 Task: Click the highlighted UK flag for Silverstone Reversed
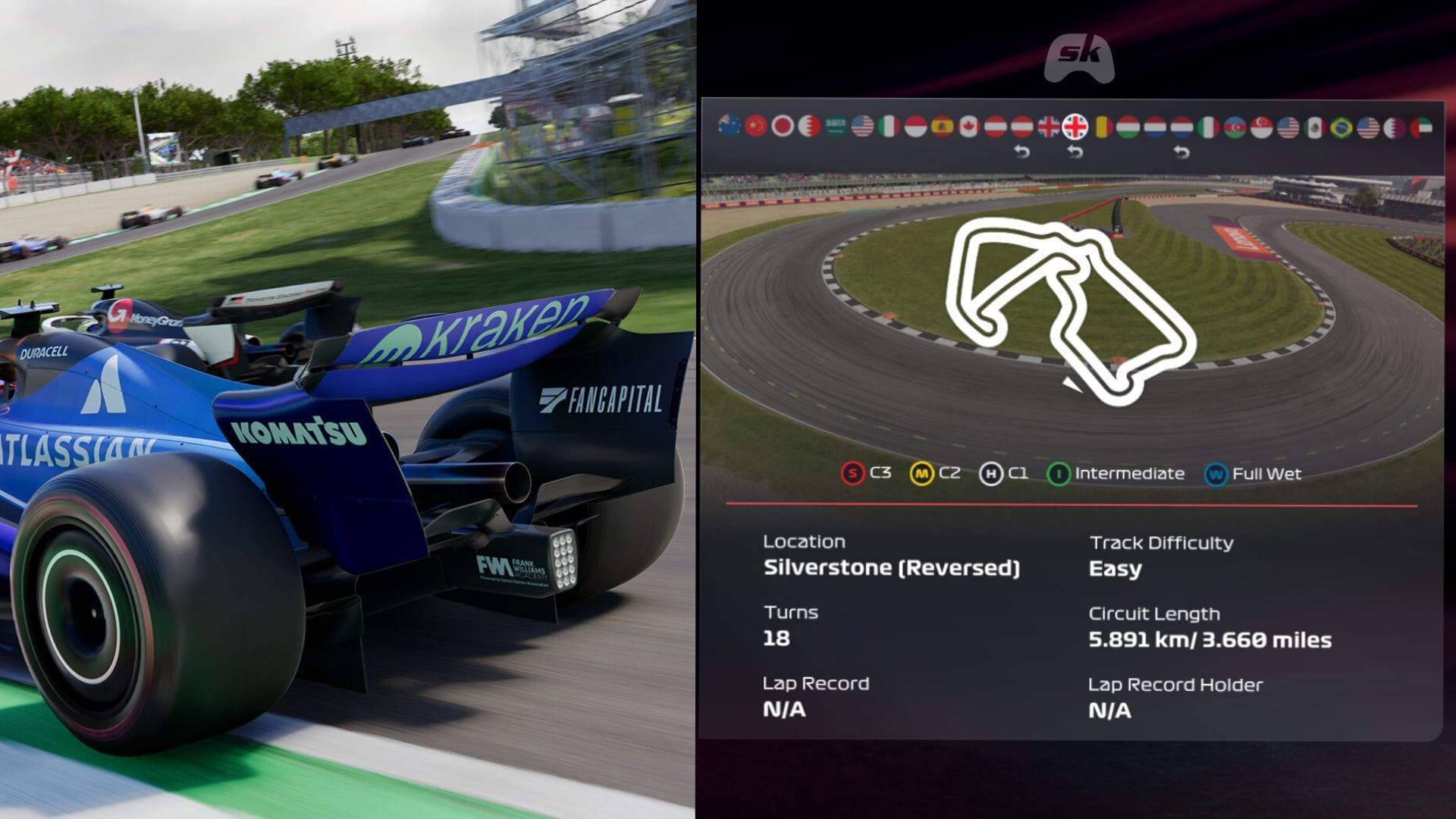pos(1075,126)
